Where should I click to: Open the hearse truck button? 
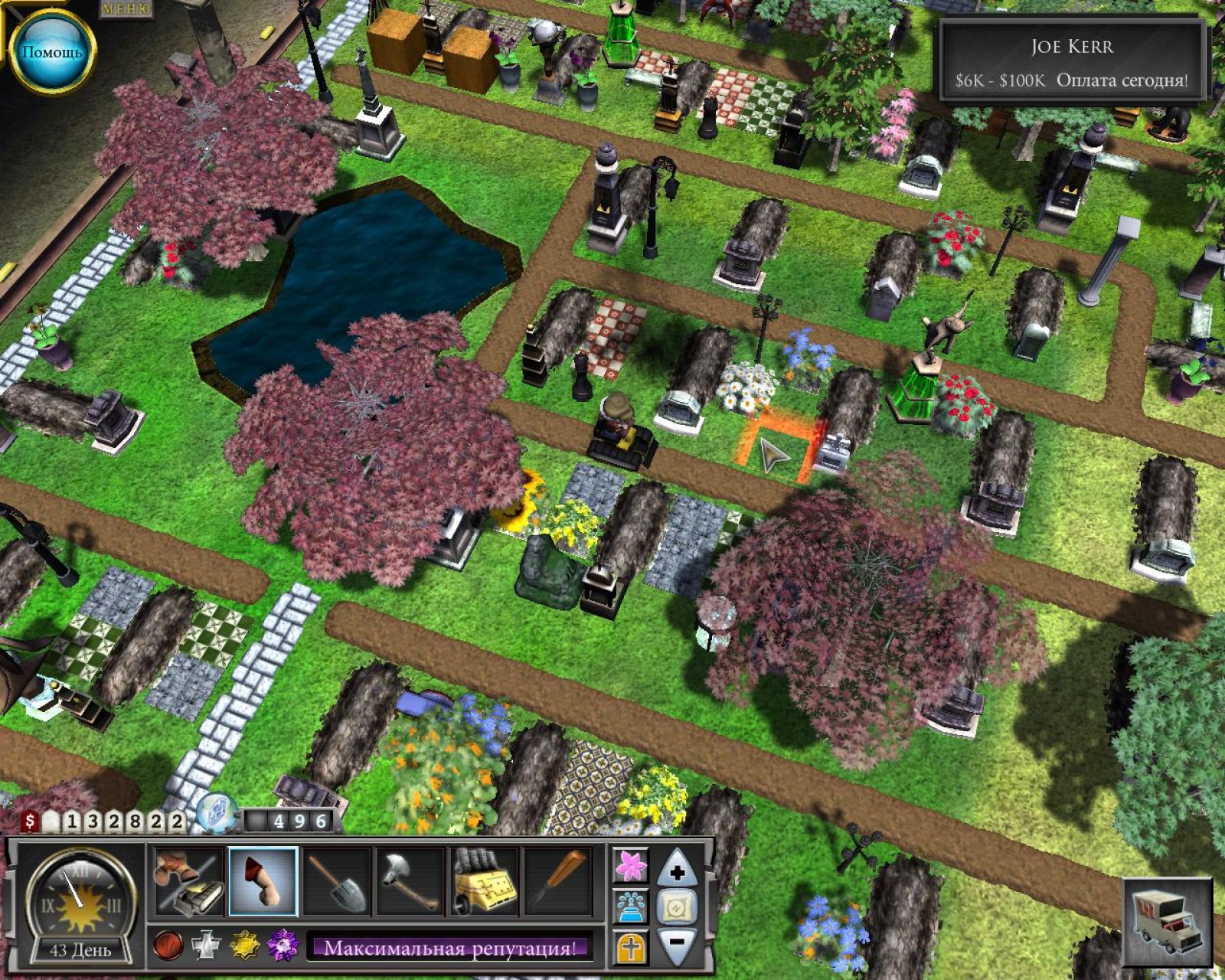click(1168, 922)
